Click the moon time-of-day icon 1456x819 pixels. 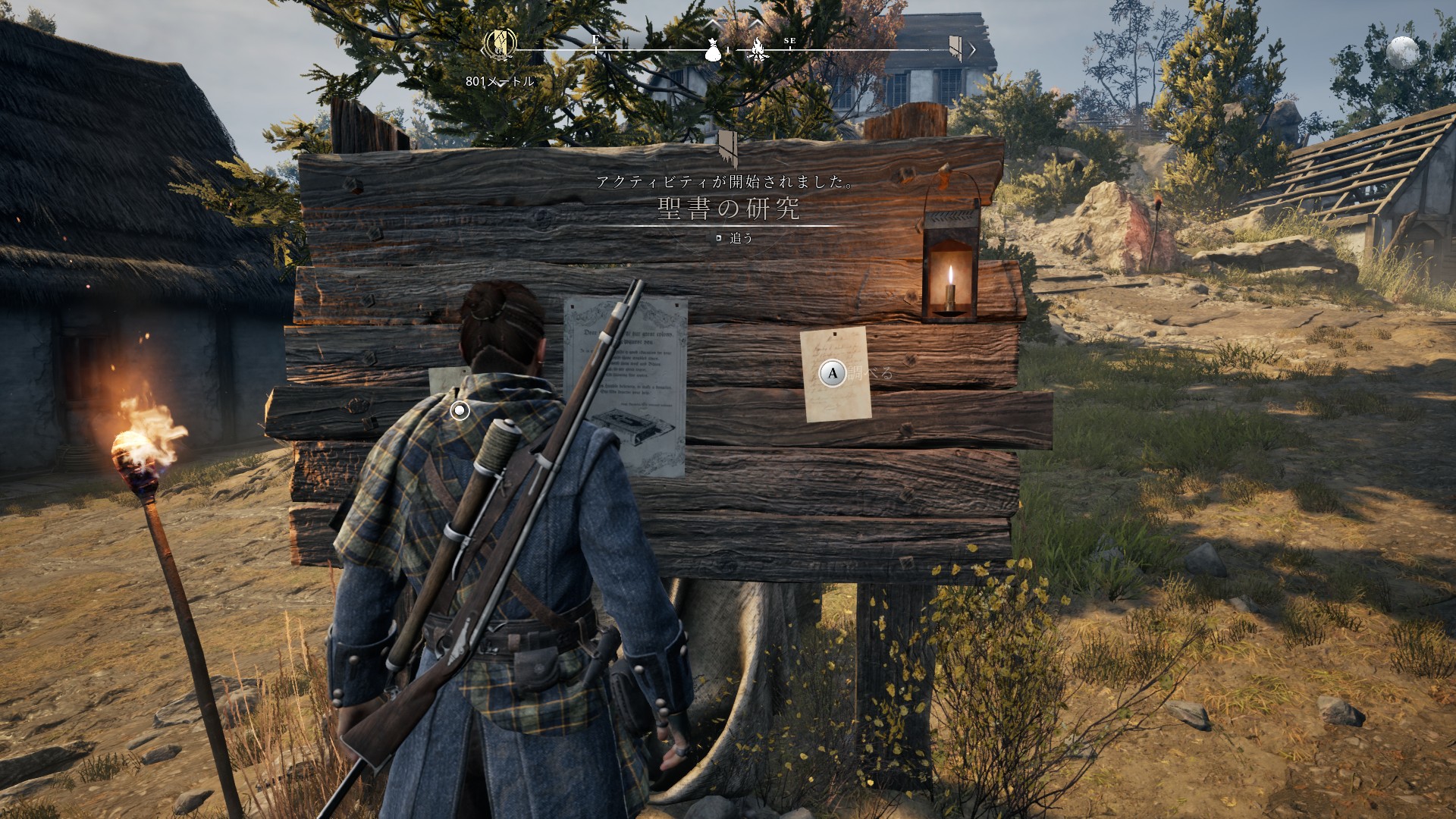[x=1402, y=53]
